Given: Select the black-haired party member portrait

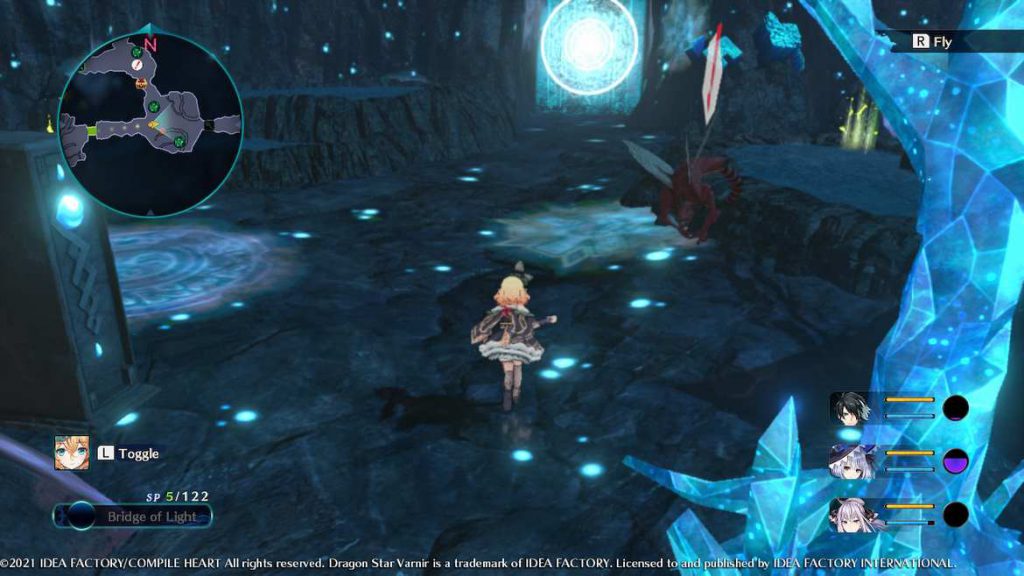Looking at the screenshot, I should click(x=850, y=408).
